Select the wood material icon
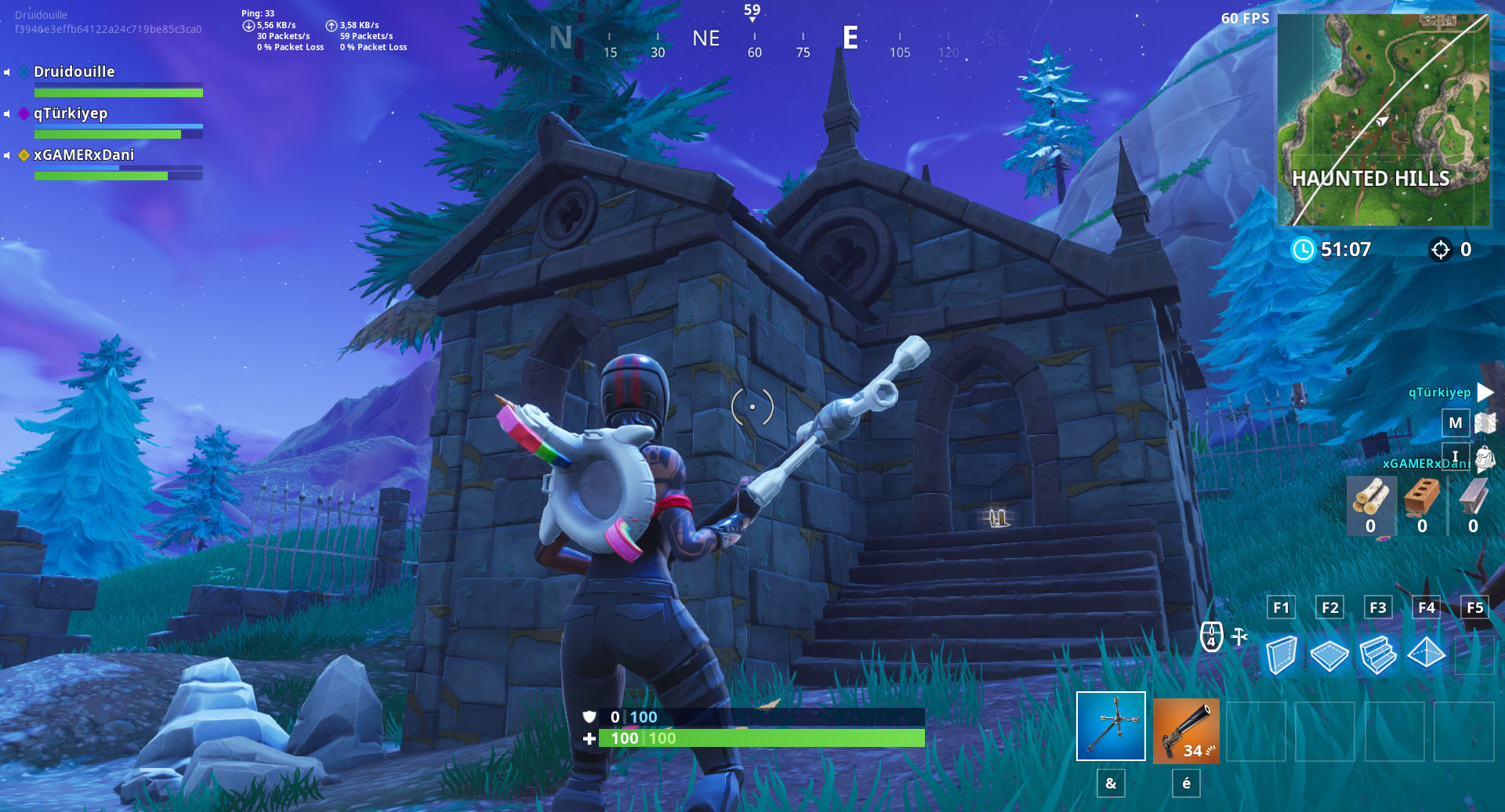The image size is (1505, 812). tap(1370, 497)
